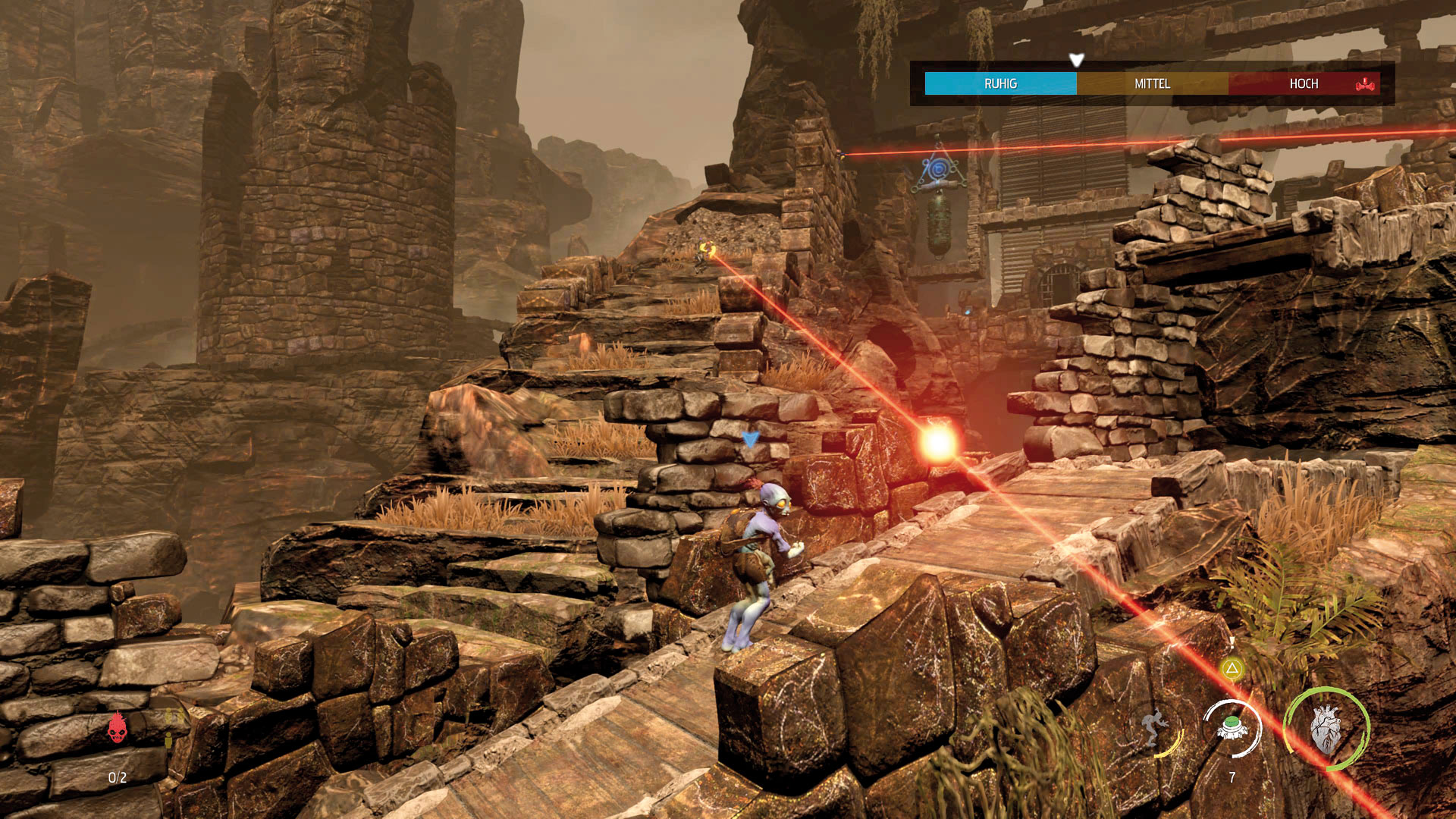
Task: Click the MITTEL alert level segment
Action: click(x=1152, y=83)
